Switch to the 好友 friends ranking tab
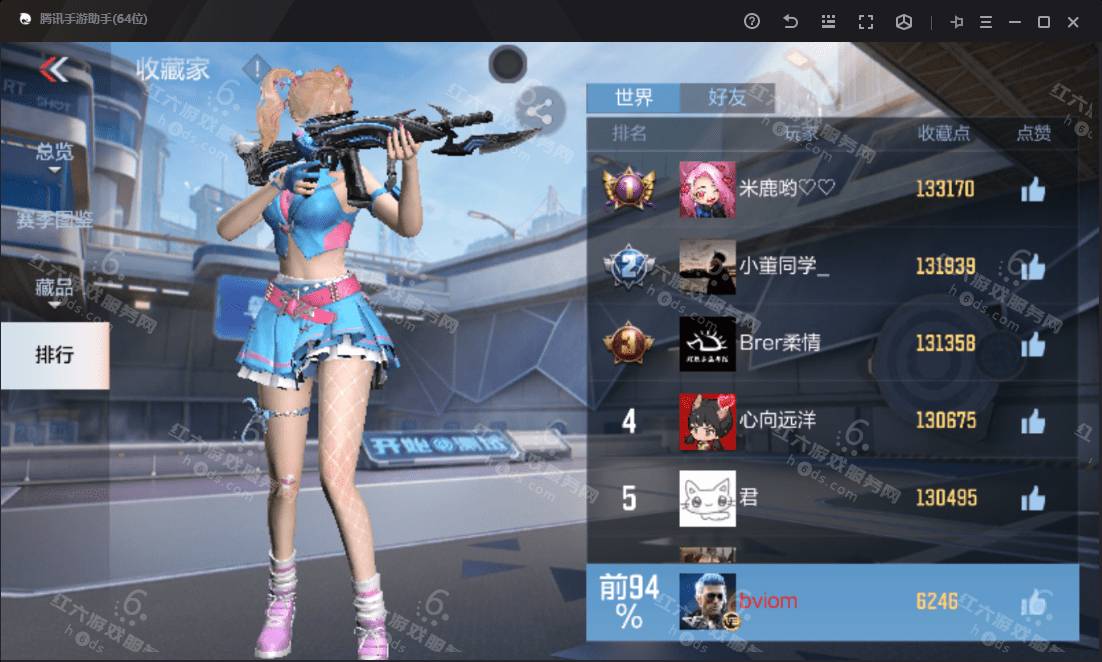Viewport: 1102px width, 662px height. pyautogui.click(x=727, y=97)
